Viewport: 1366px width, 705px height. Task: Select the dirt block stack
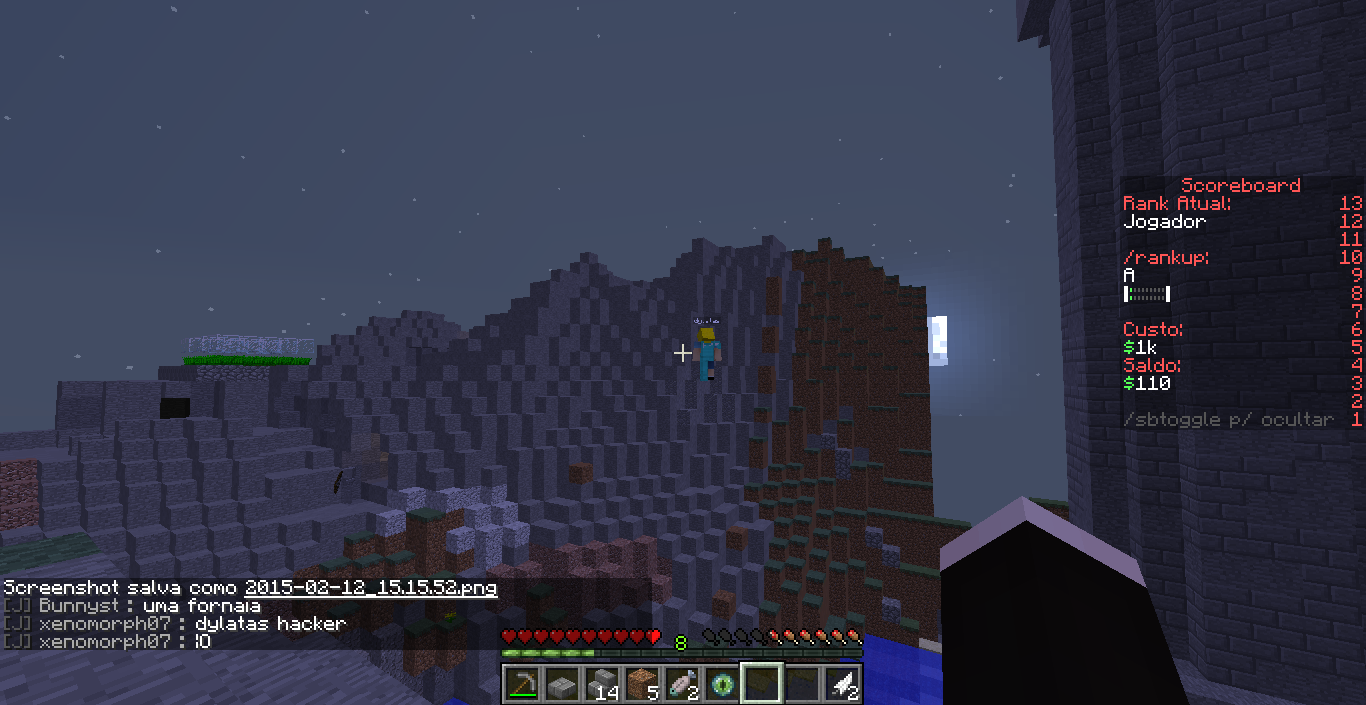[x=642, y=684]
